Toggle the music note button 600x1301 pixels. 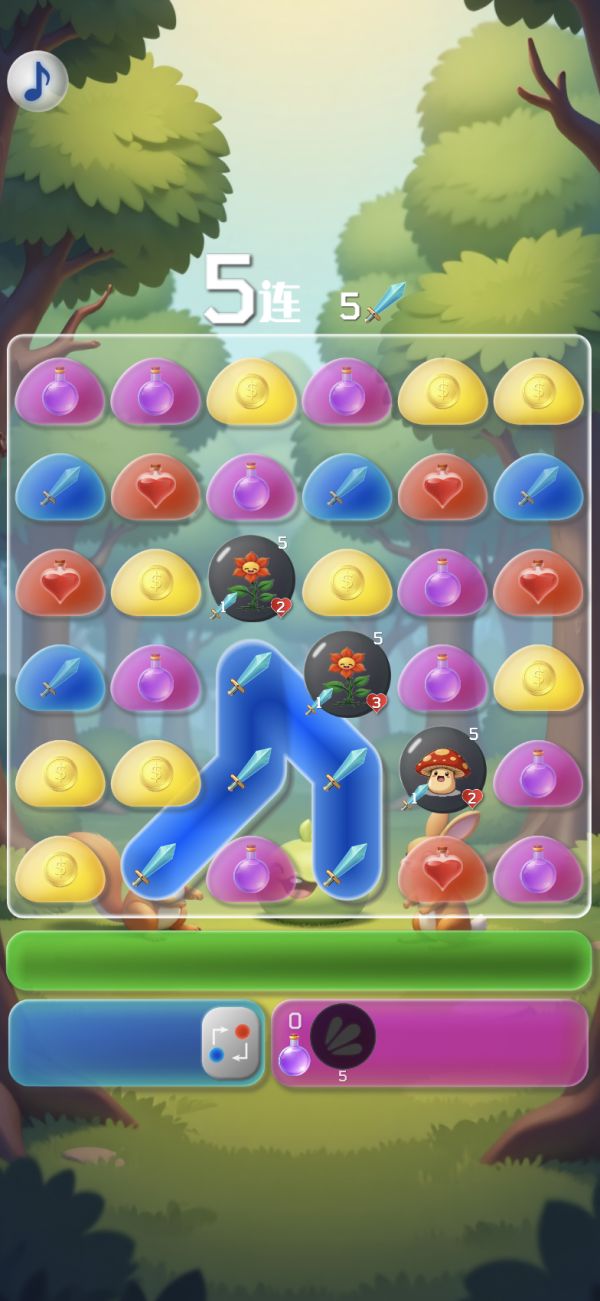(x=37, y=81)
